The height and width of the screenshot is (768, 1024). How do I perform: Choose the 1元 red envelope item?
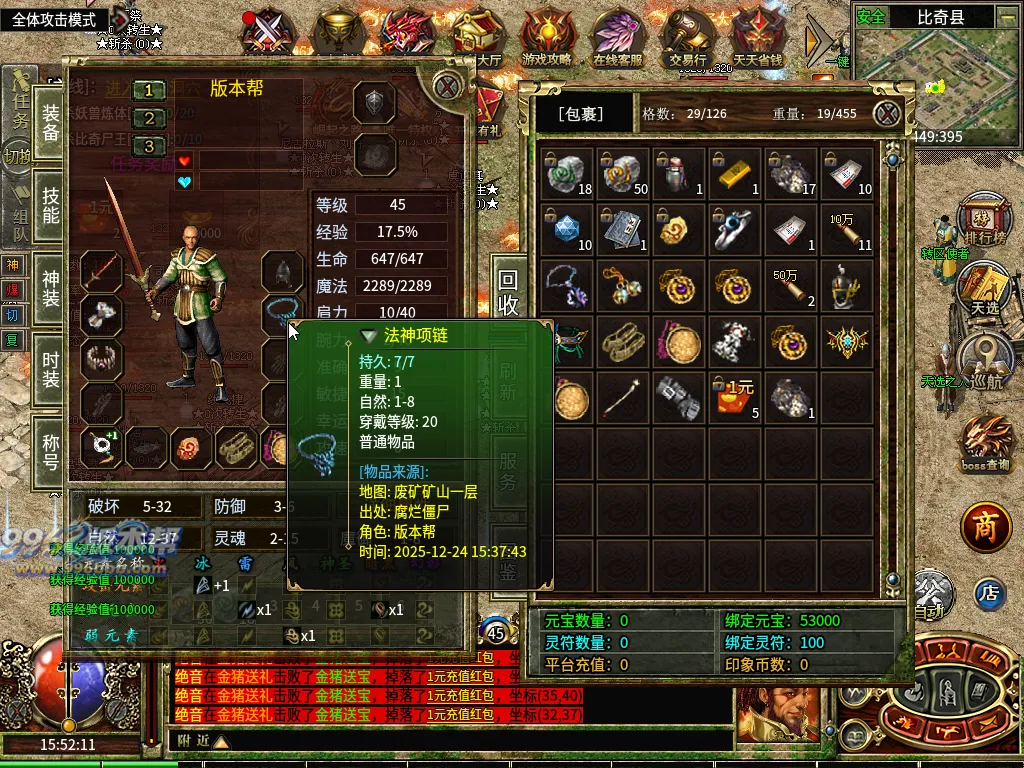(x=737, y=399)
